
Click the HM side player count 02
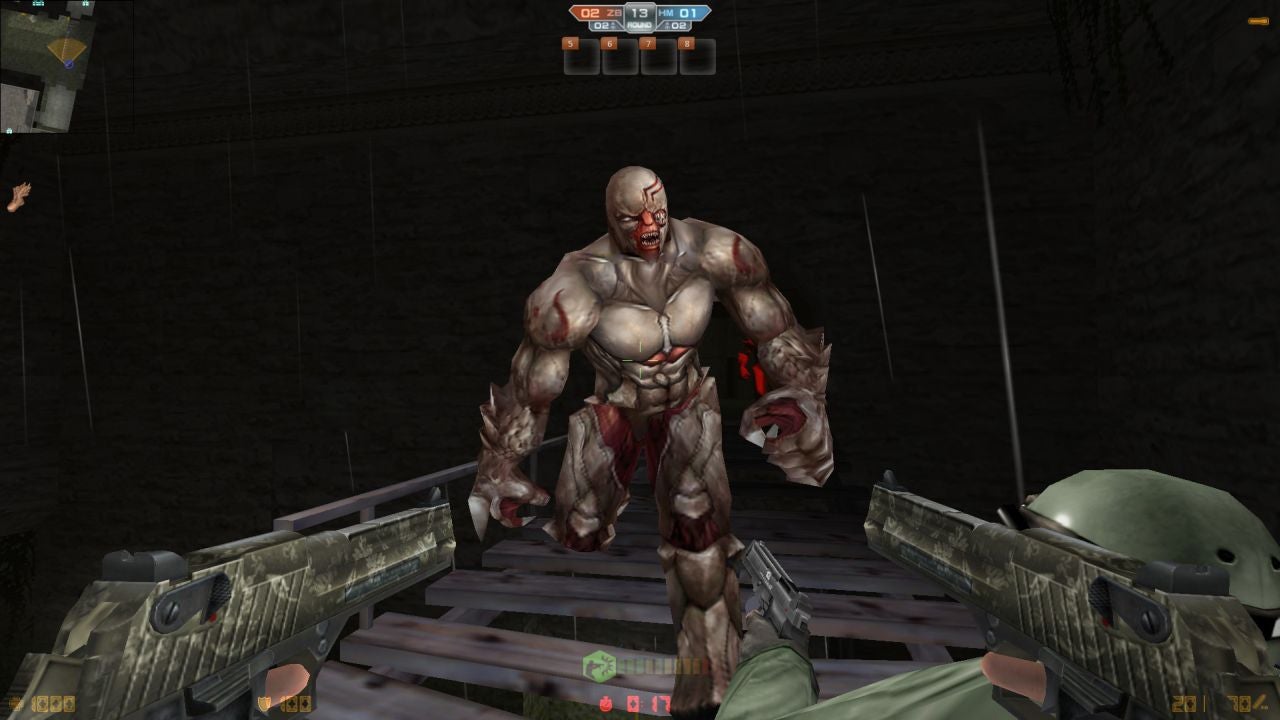pyautogui.click(x=678, y=26)
